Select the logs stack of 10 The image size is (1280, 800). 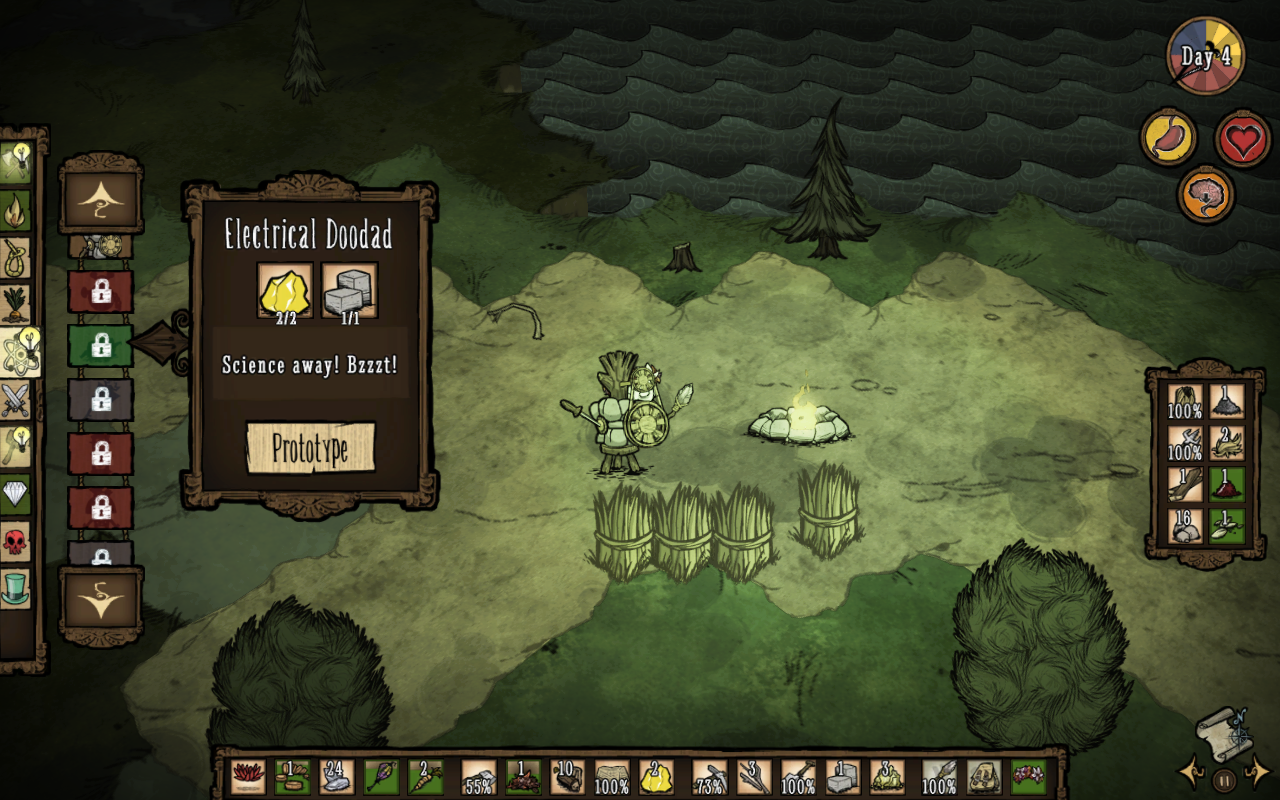pyautogui.click(x=567, y=777)
